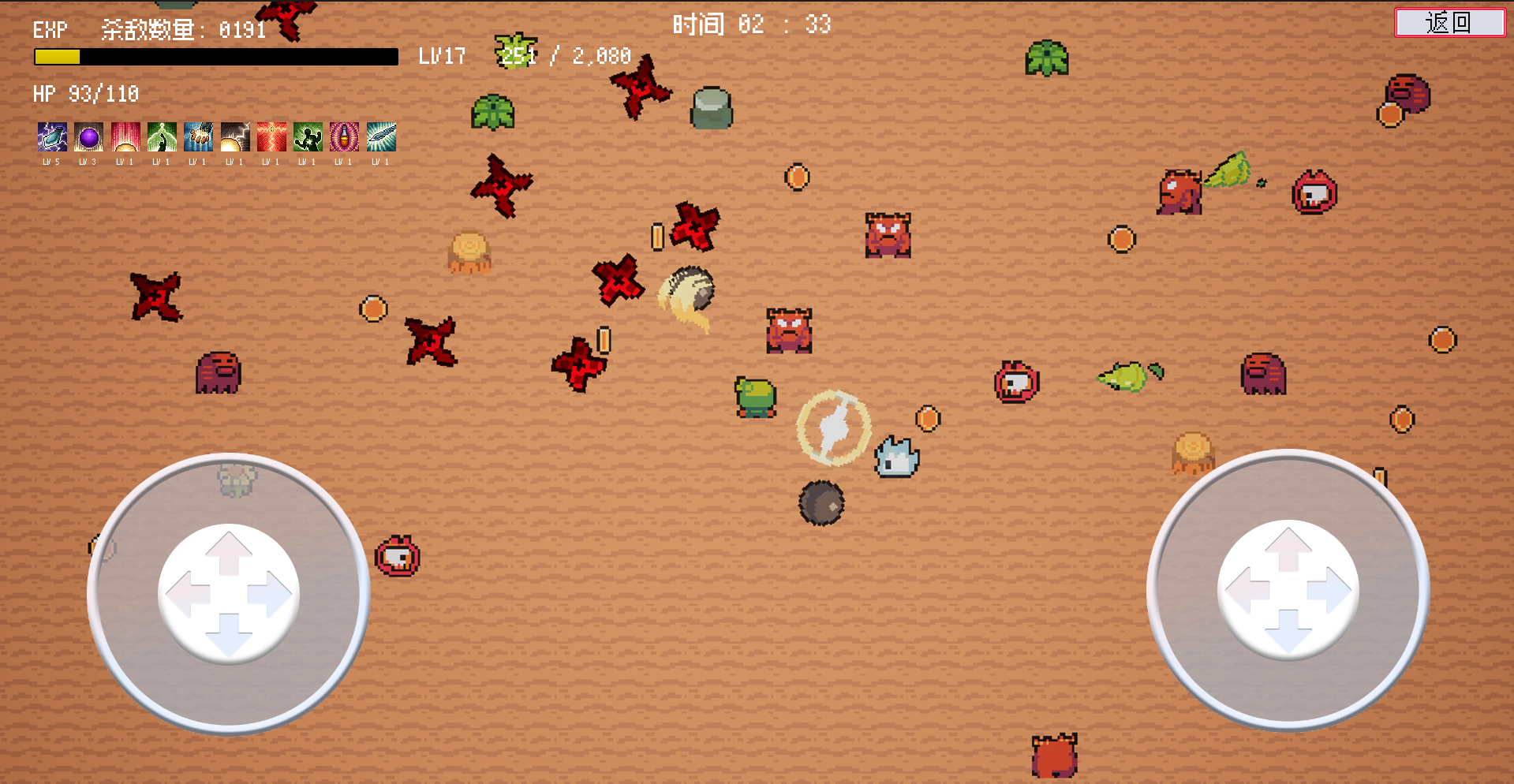Tap the right aiming joystick knob

(1288, 590)
